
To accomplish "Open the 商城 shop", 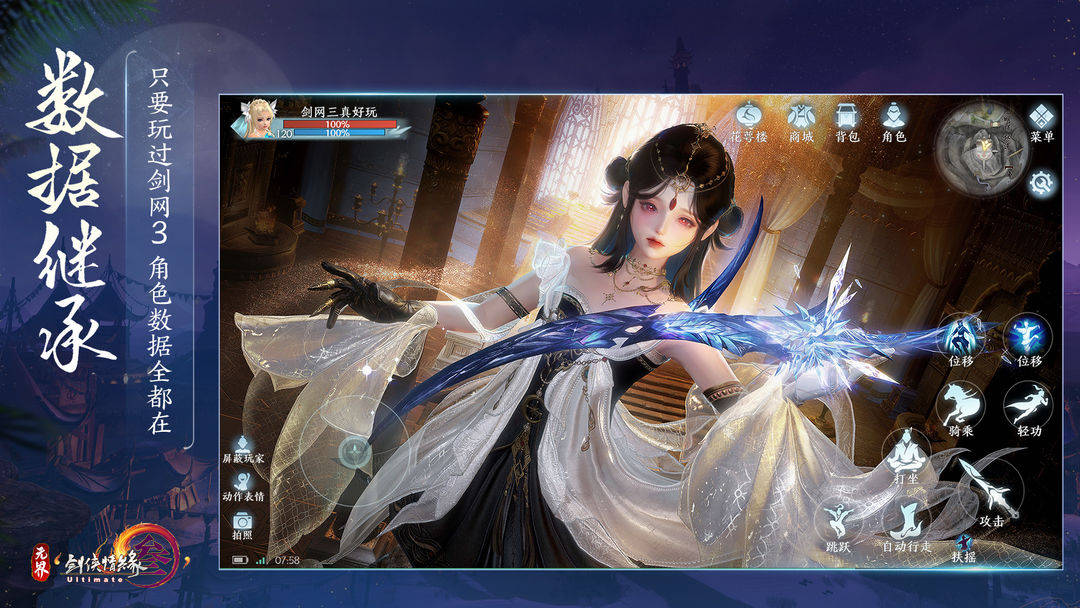I will coord(801,117).
